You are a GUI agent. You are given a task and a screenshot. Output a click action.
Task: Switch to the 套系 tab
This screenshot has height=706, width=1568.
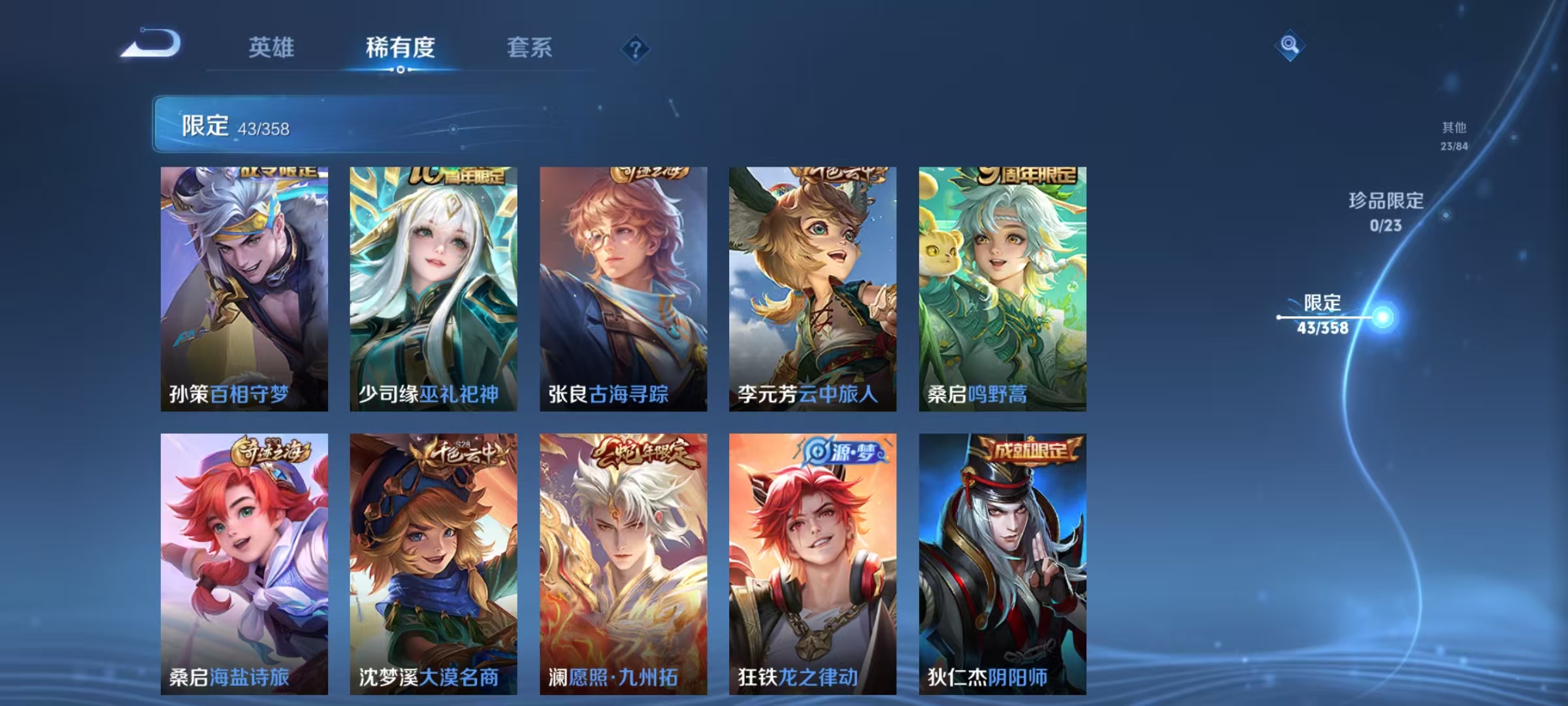[531, 47]
